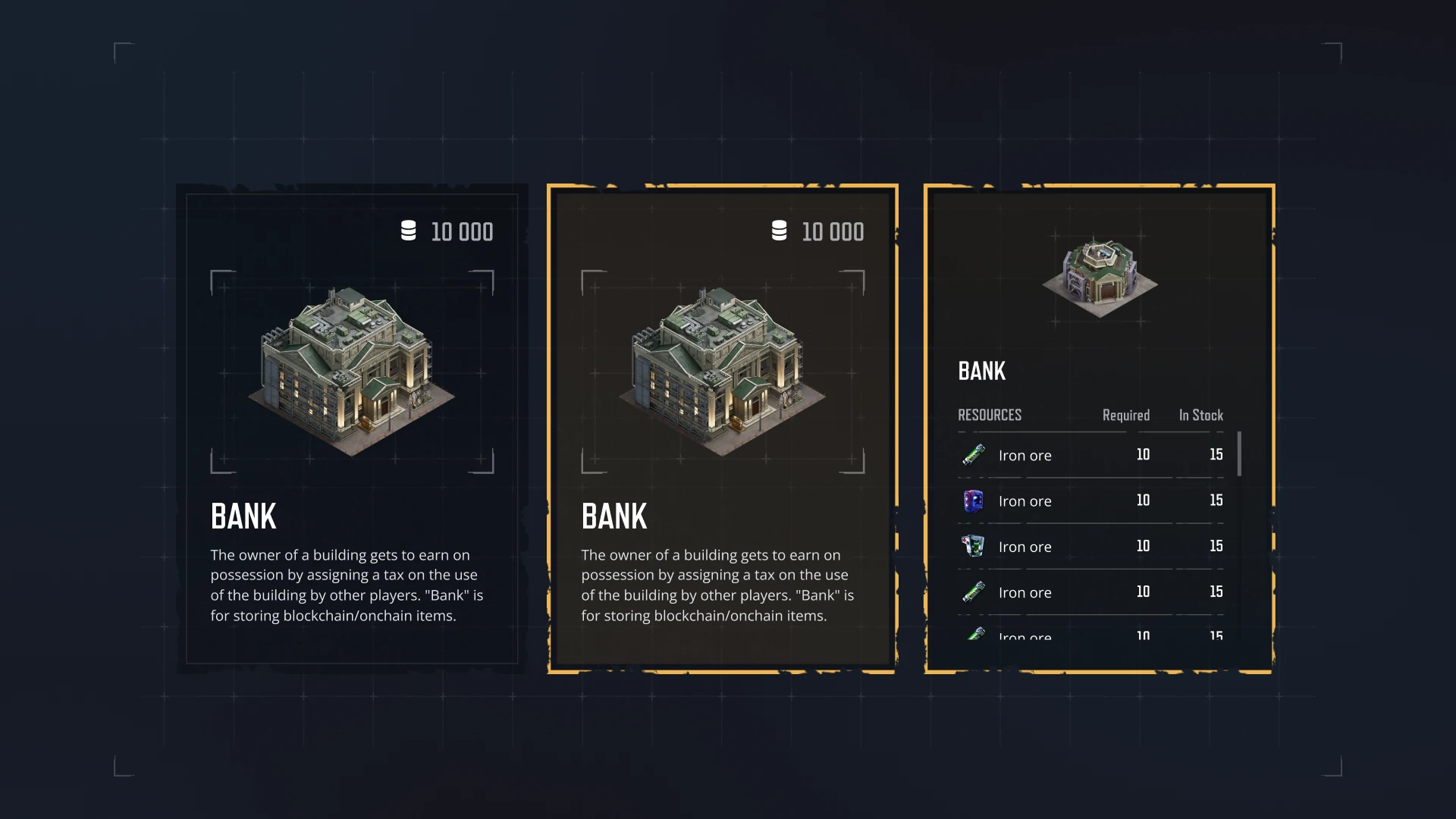Open the small bank thumbnail above the resources list
1456x819 pixels.
pos(1100,277)
